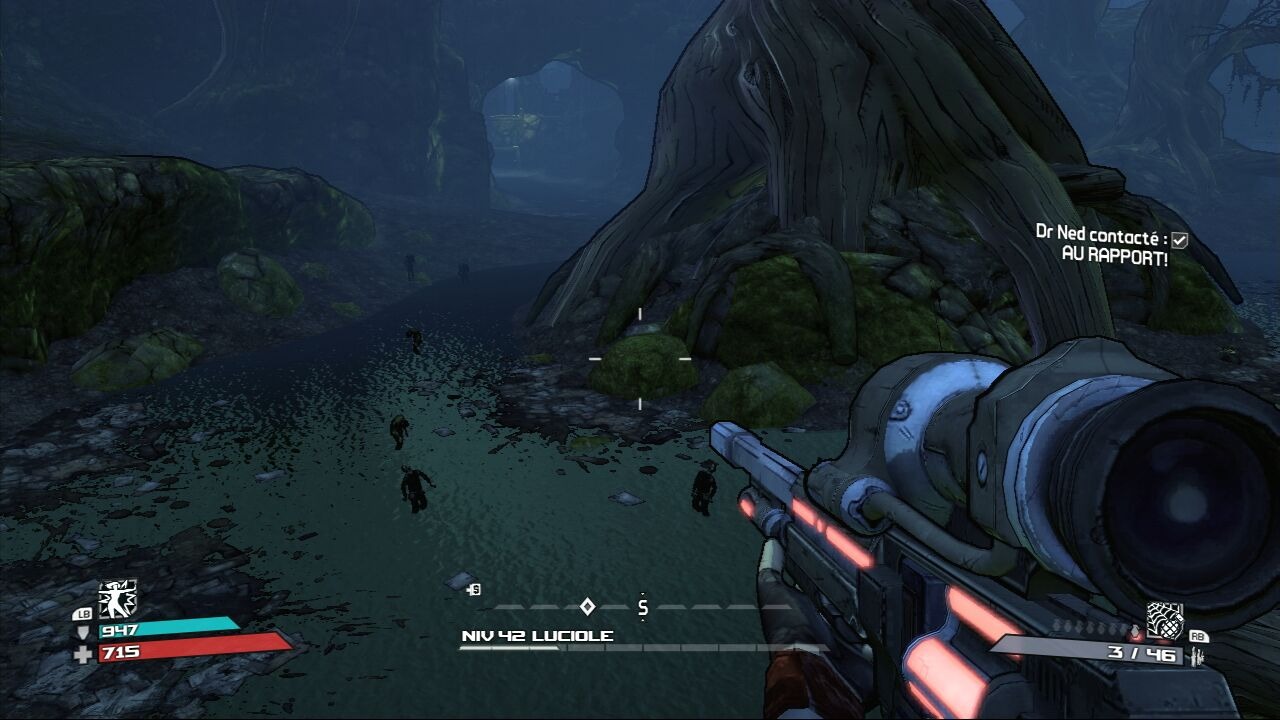Click the exit door marker beside the compass
This screenshot has width=1280, height=720.
click(474, 590)
